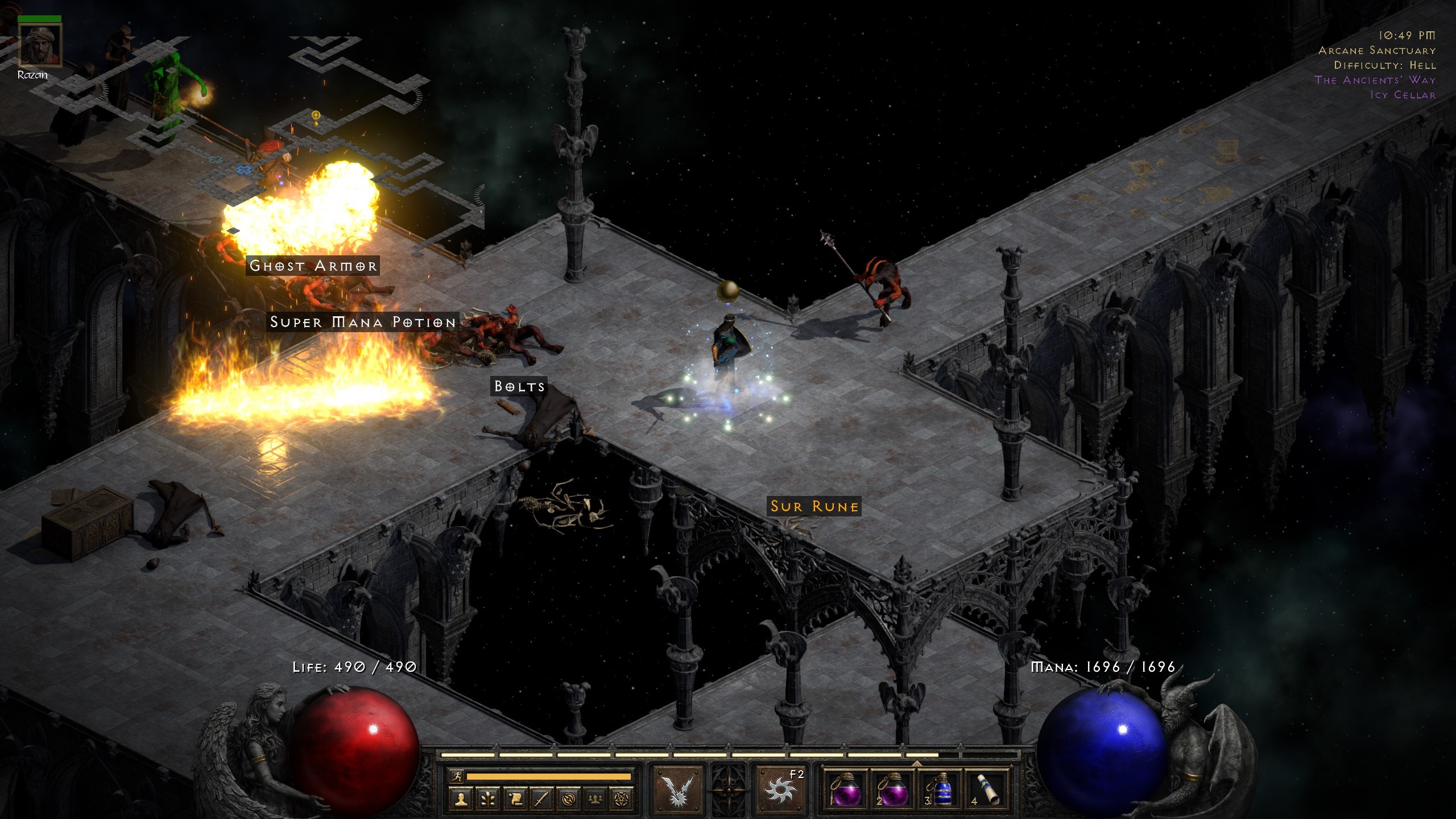Click Razan's mercenary portrait
Screen dimensions: 1456x819
39,46
